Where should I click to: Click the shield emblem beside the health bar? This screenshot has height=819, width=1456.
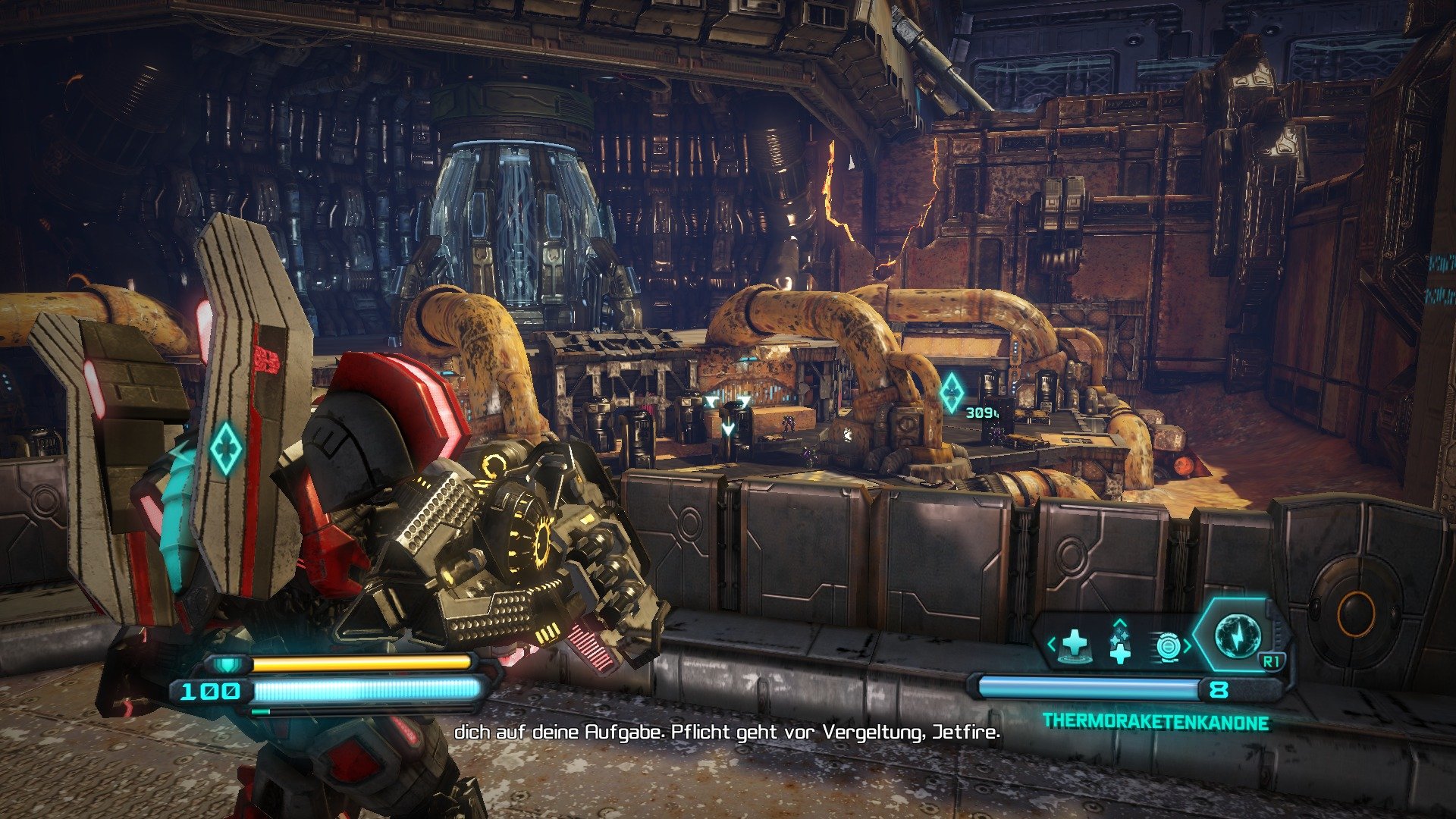[x=227, y=665]
